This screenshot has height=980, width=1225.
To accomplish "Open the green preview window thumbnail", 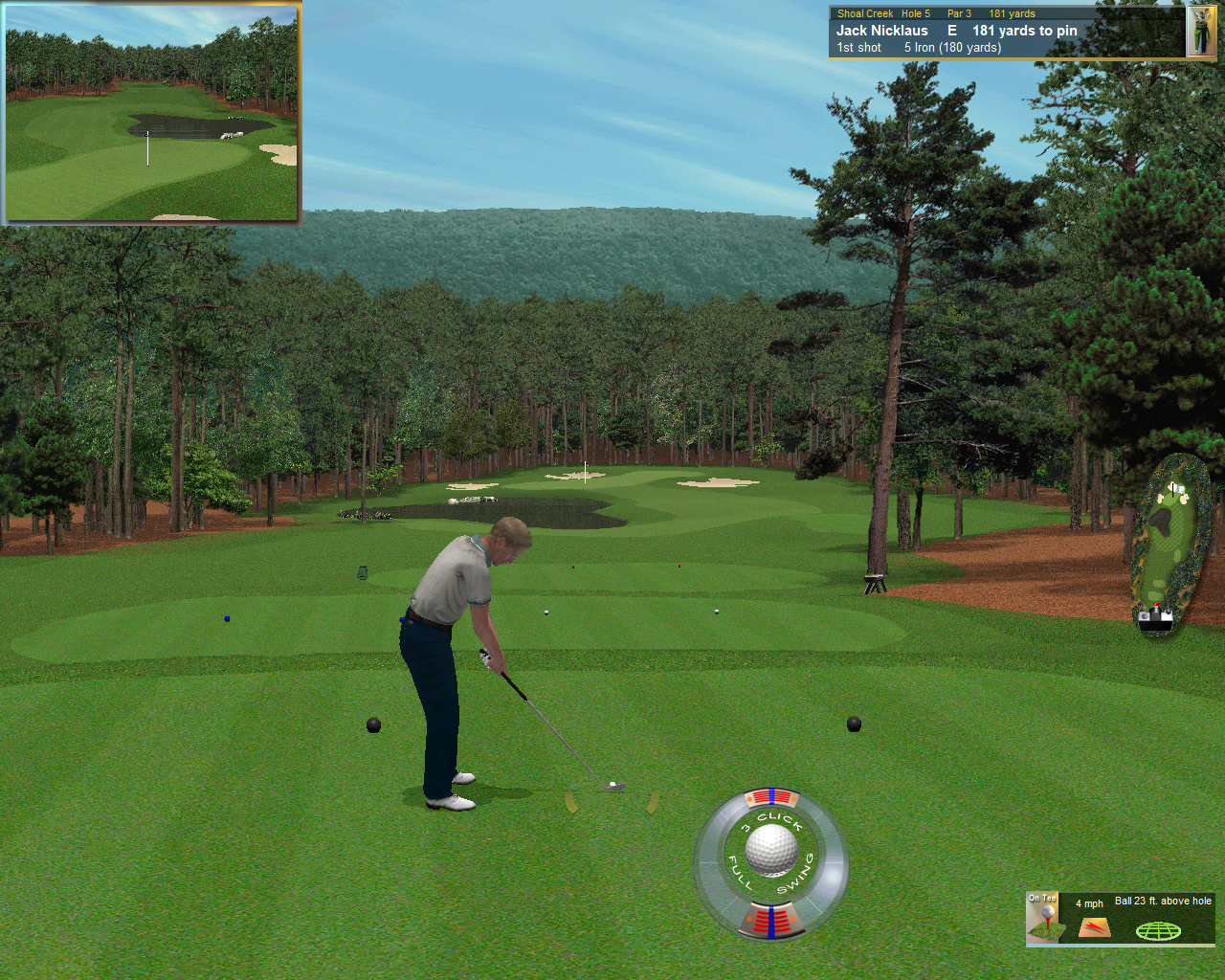I will pyautogui.click(x=152, y=113).
